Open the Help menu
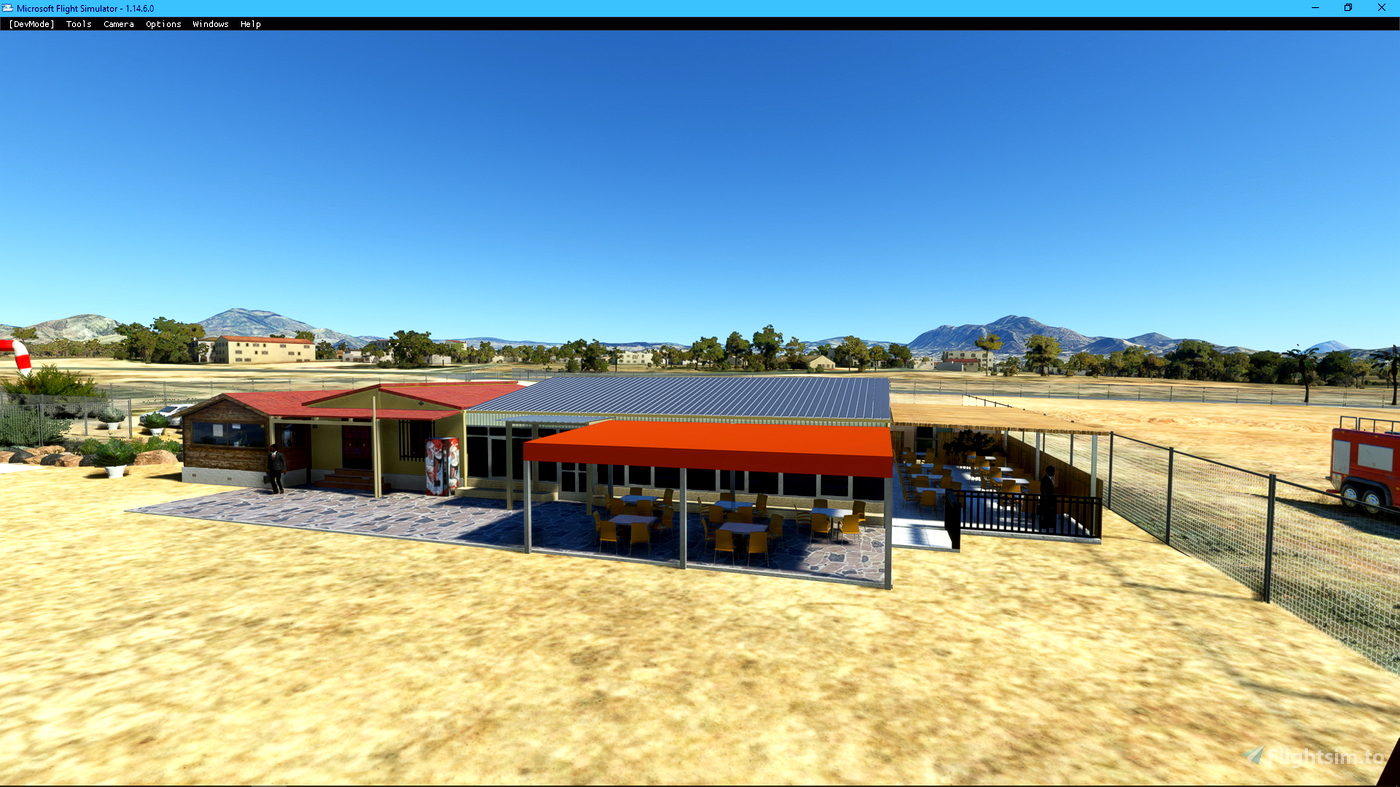Image resolution: width=1400 pixels, height=787 pixels. coord(250,22)
